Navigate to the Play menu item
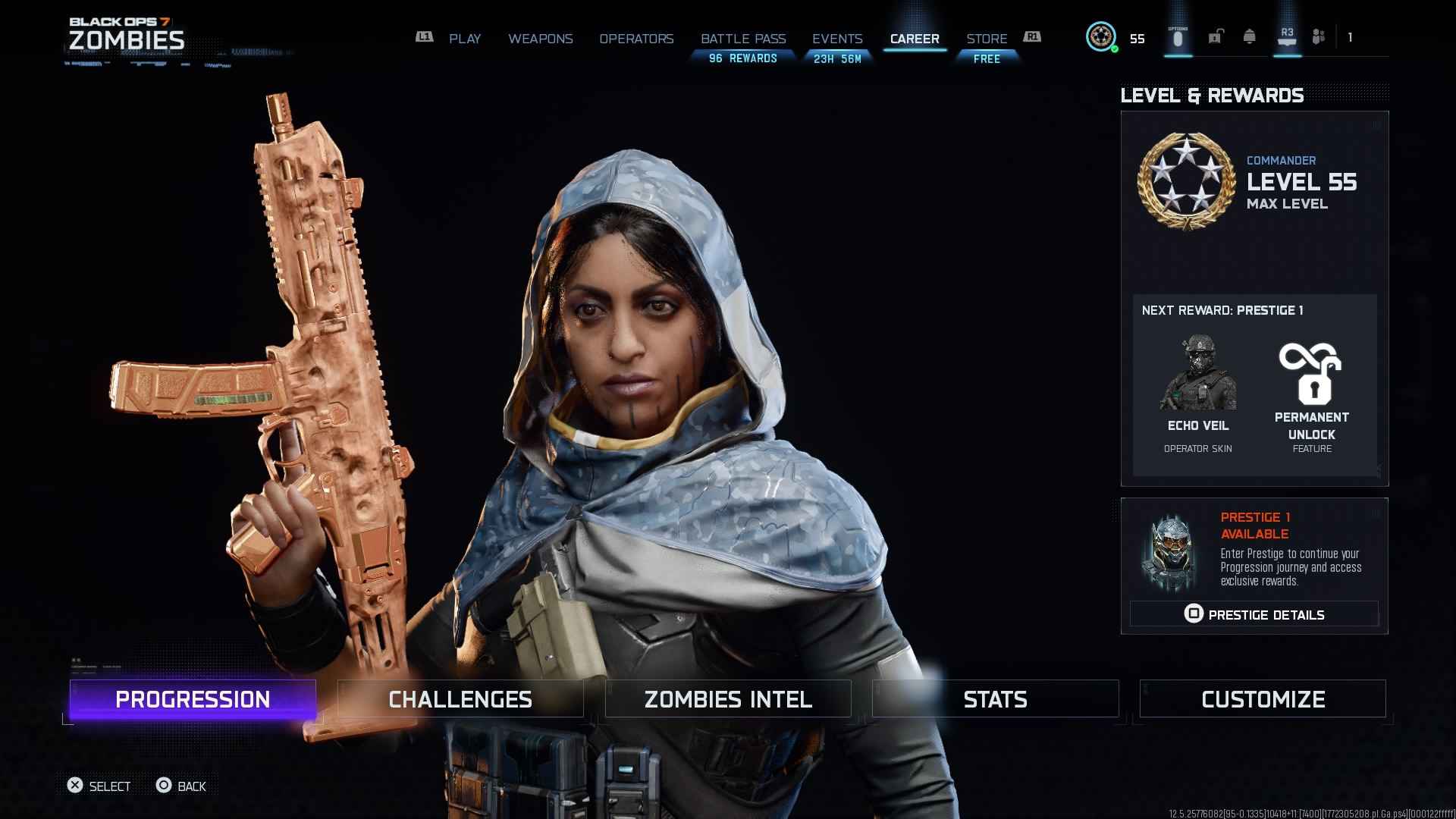Image resolution: width=1456 pixels, height=819 pixels. tap(465, 39)
